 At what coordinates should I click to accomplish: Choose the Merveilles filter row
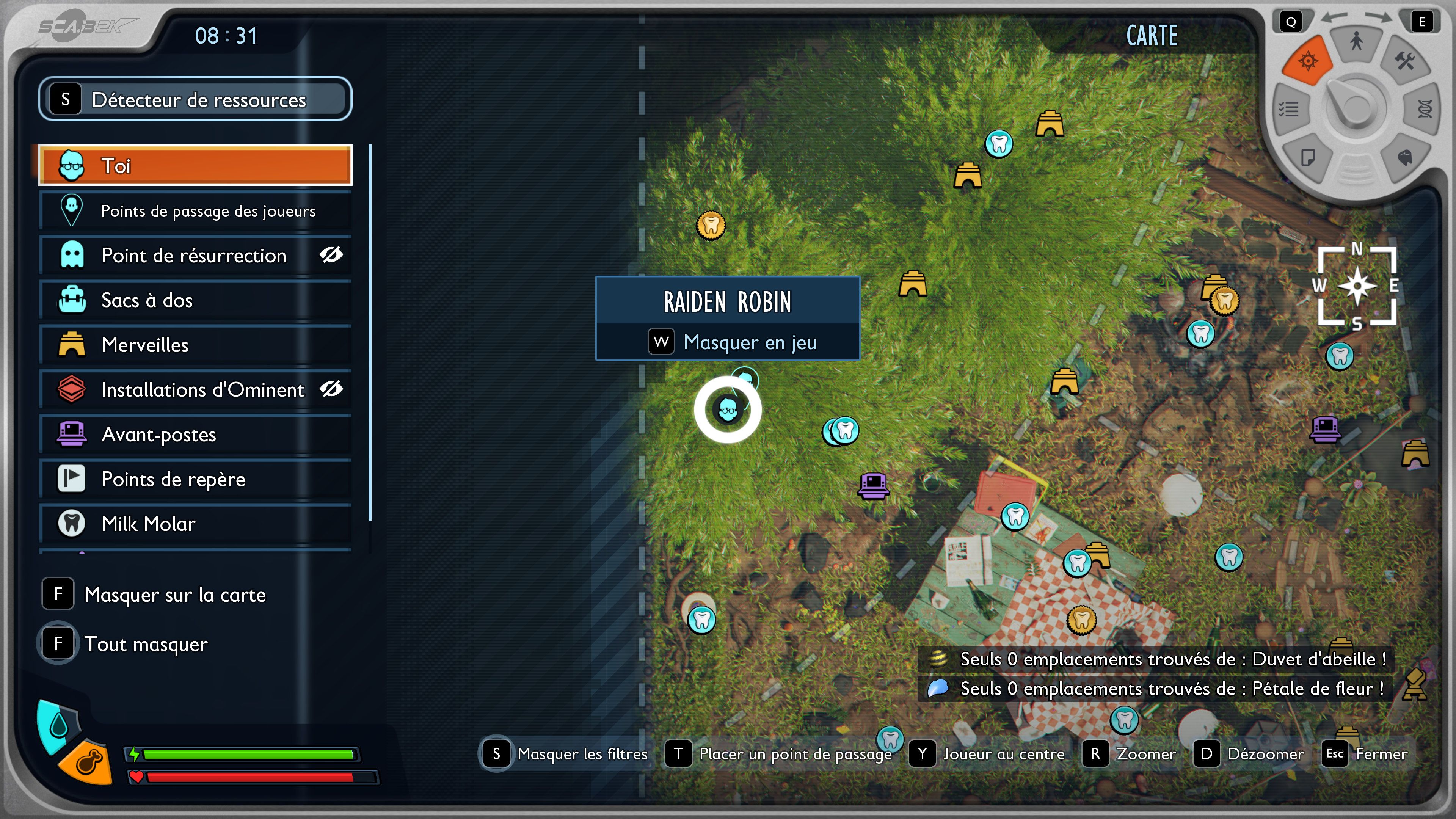(x=195, y=345)
